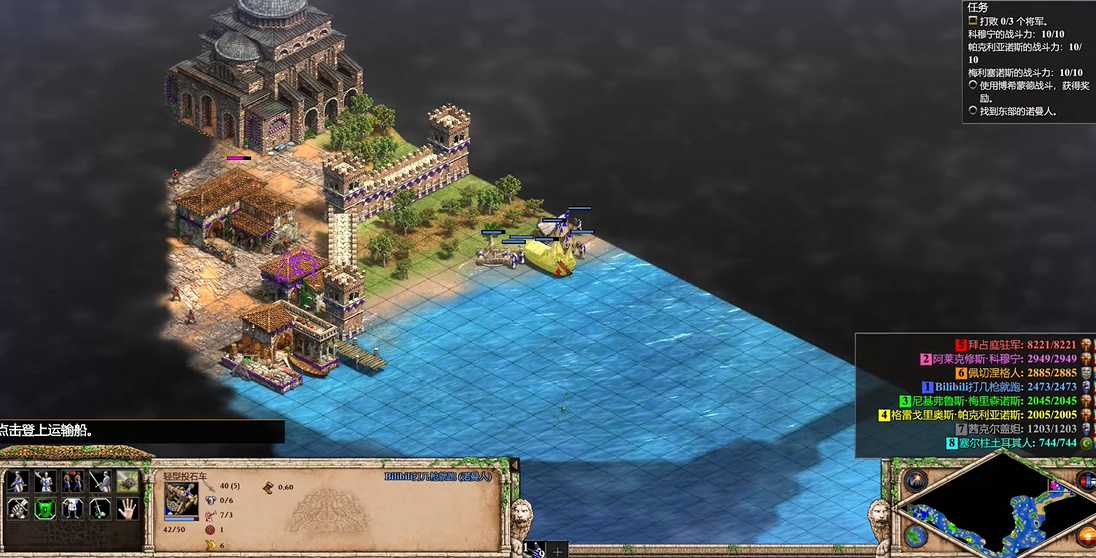Select the guard command with shielded knight
The width and height of the screenshot is (1096, 558).
coord(44,481)
